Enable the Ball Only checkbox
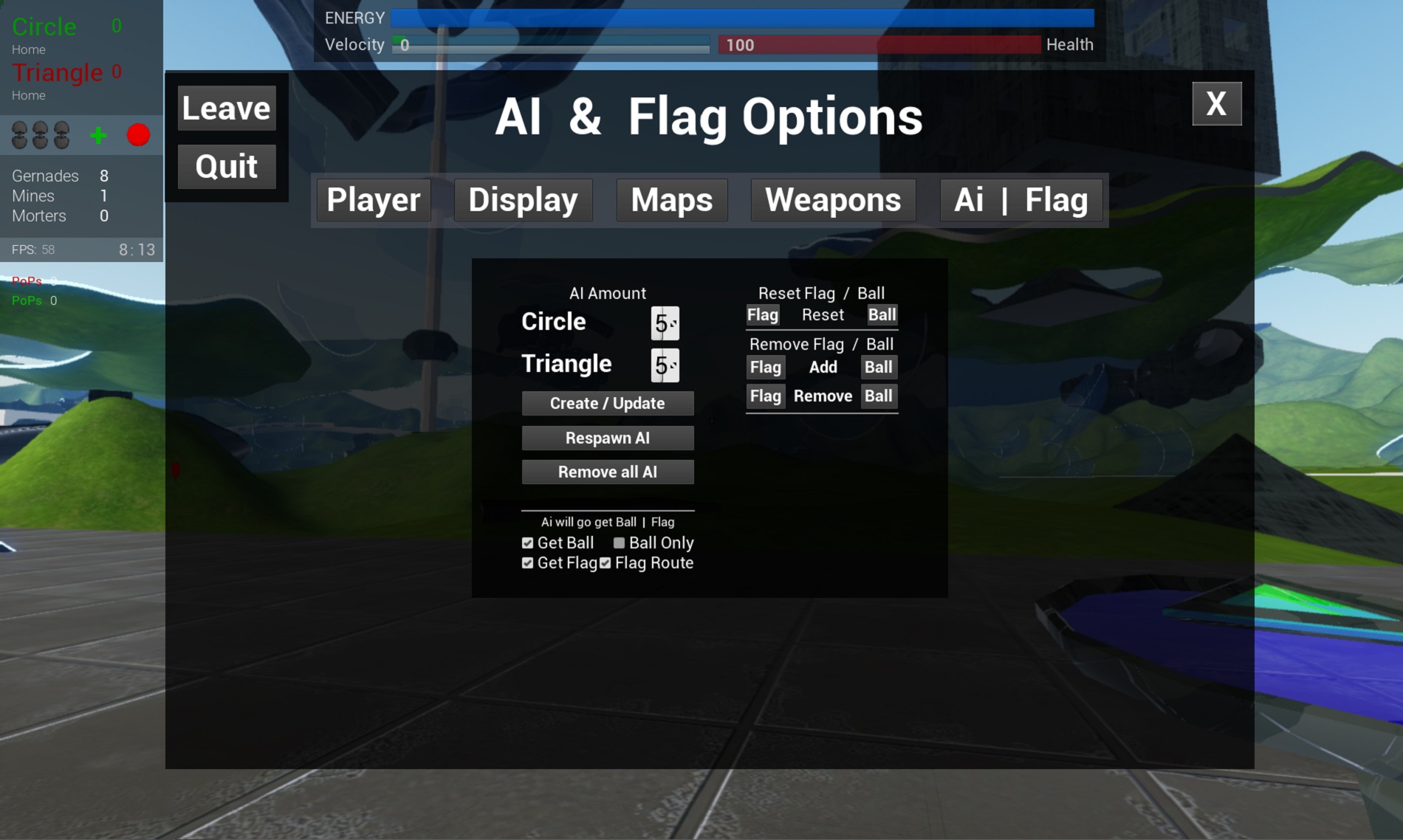1403x840 pixels. pyautogui.click(x=619, y=543)
